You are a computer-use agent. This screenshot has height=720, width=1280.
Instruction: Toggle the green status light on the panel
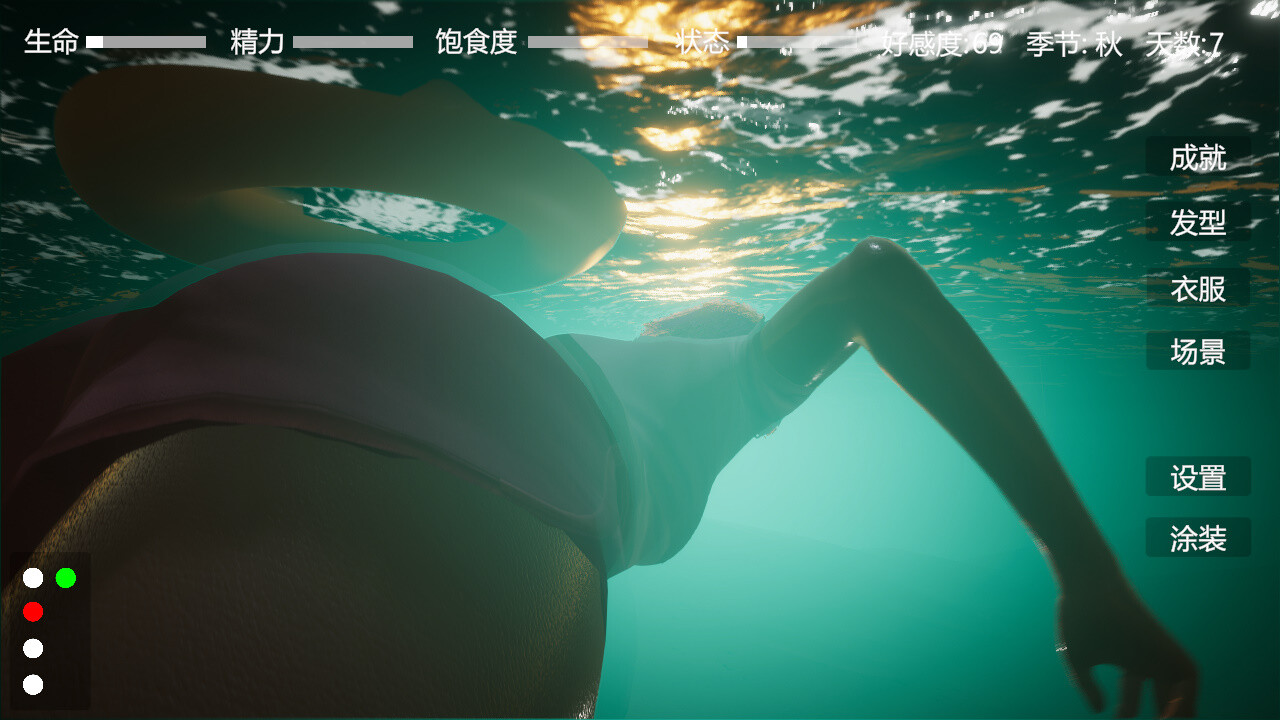(66, 576)
